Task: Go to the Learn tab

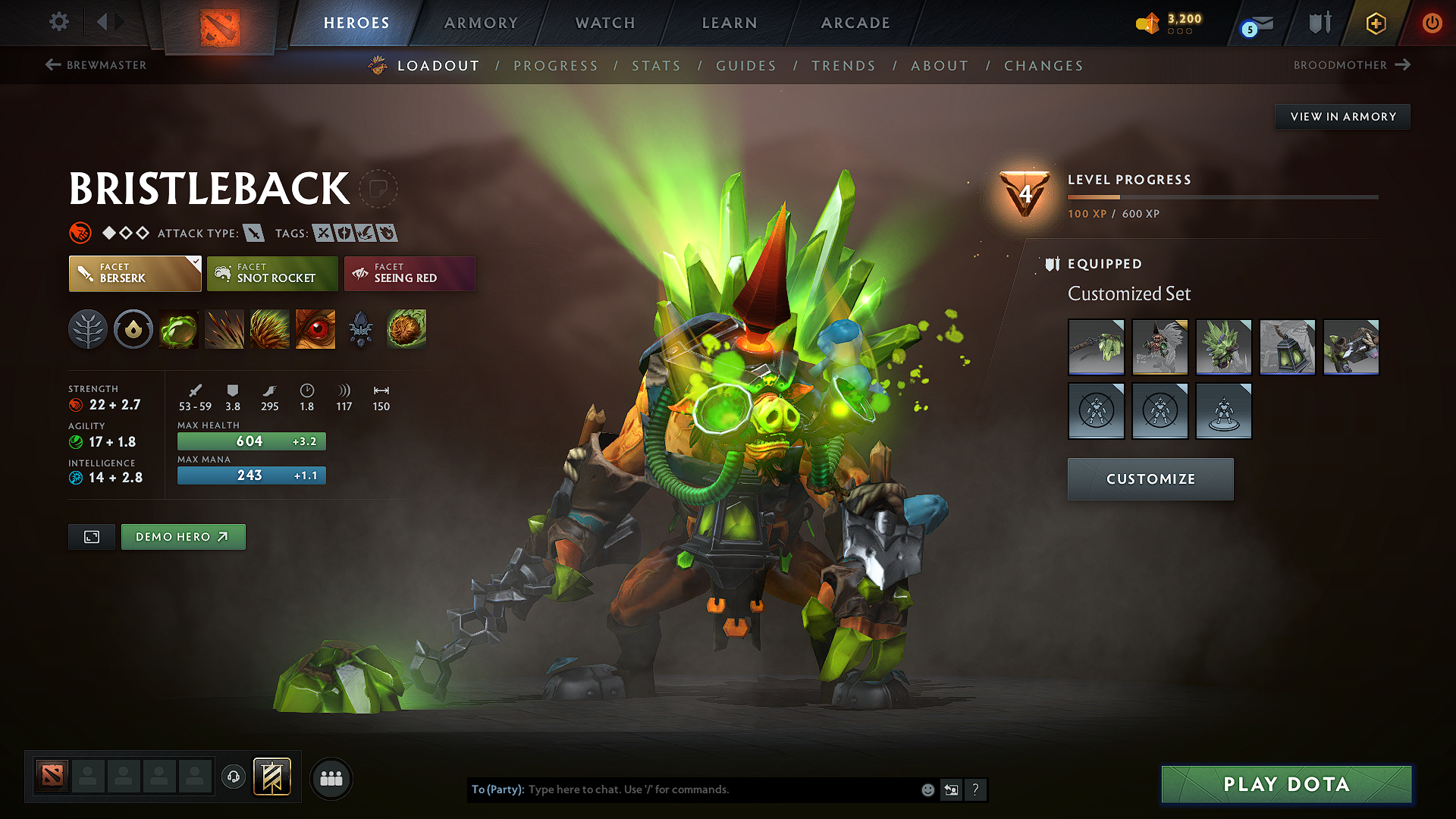Action: click(730, 23)
